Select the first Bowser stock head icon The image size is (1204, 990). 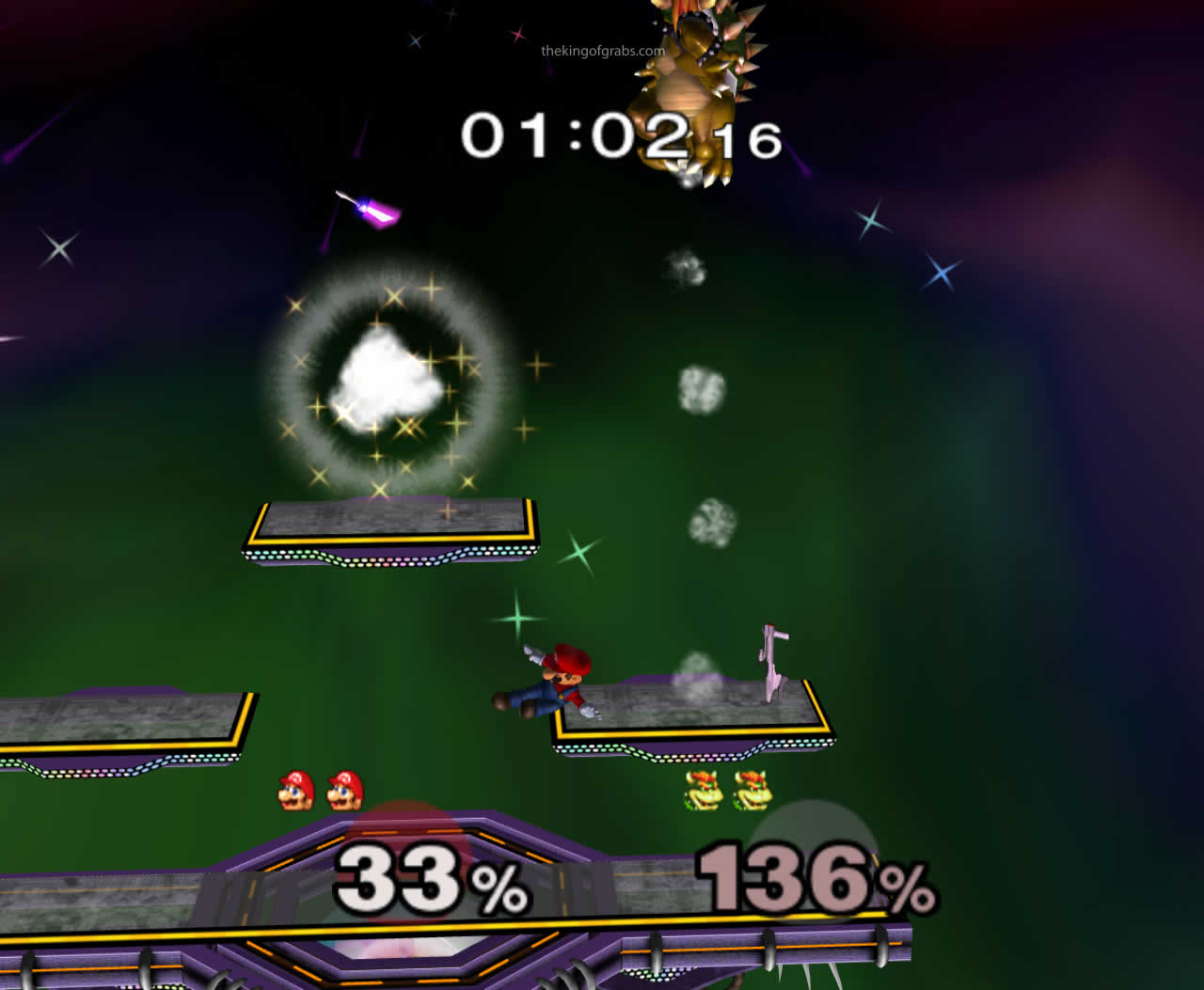[x=701, y=790]
